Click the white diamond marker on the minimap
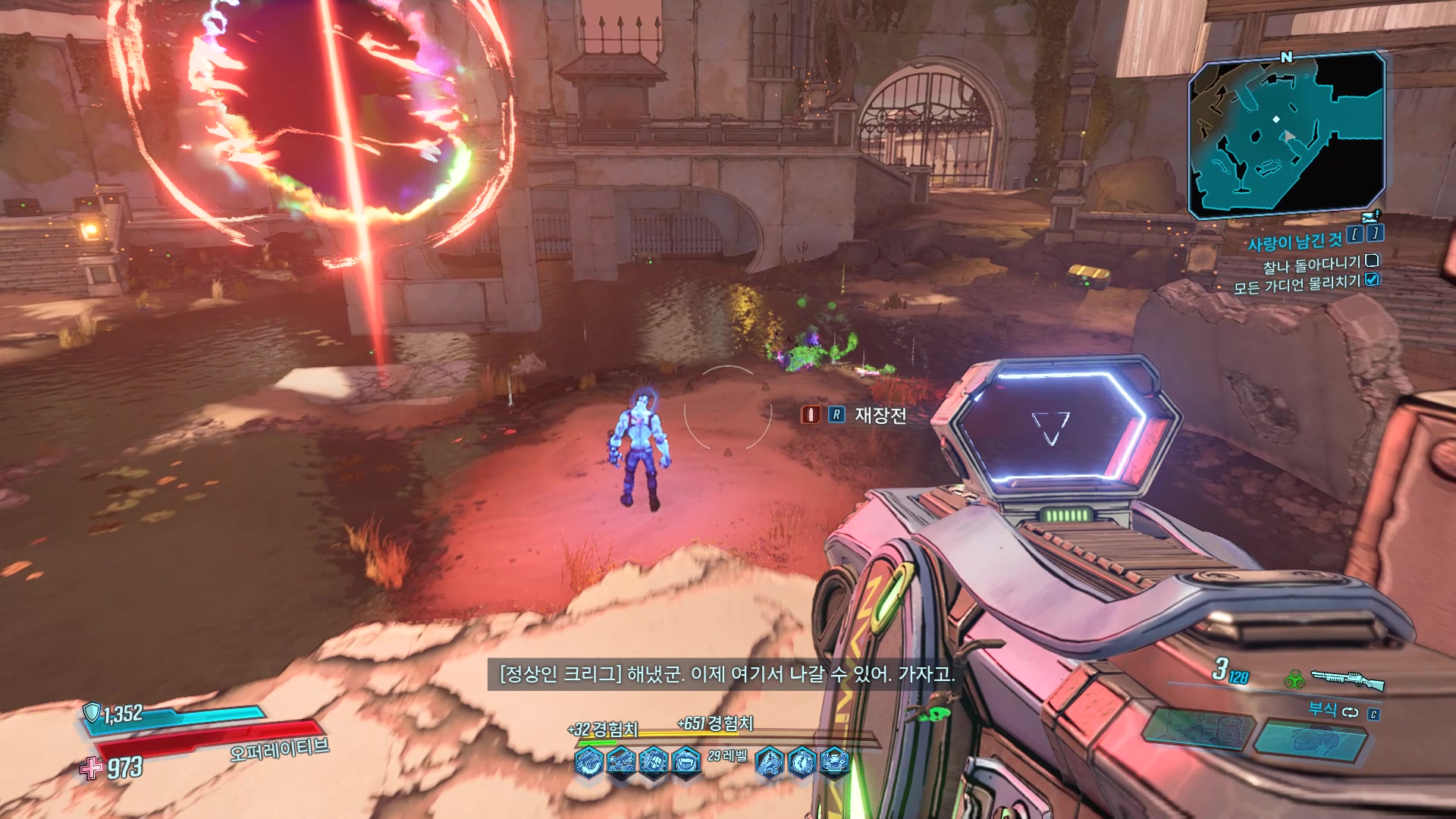This screenshot has width=1456, height=819. 1276,119
